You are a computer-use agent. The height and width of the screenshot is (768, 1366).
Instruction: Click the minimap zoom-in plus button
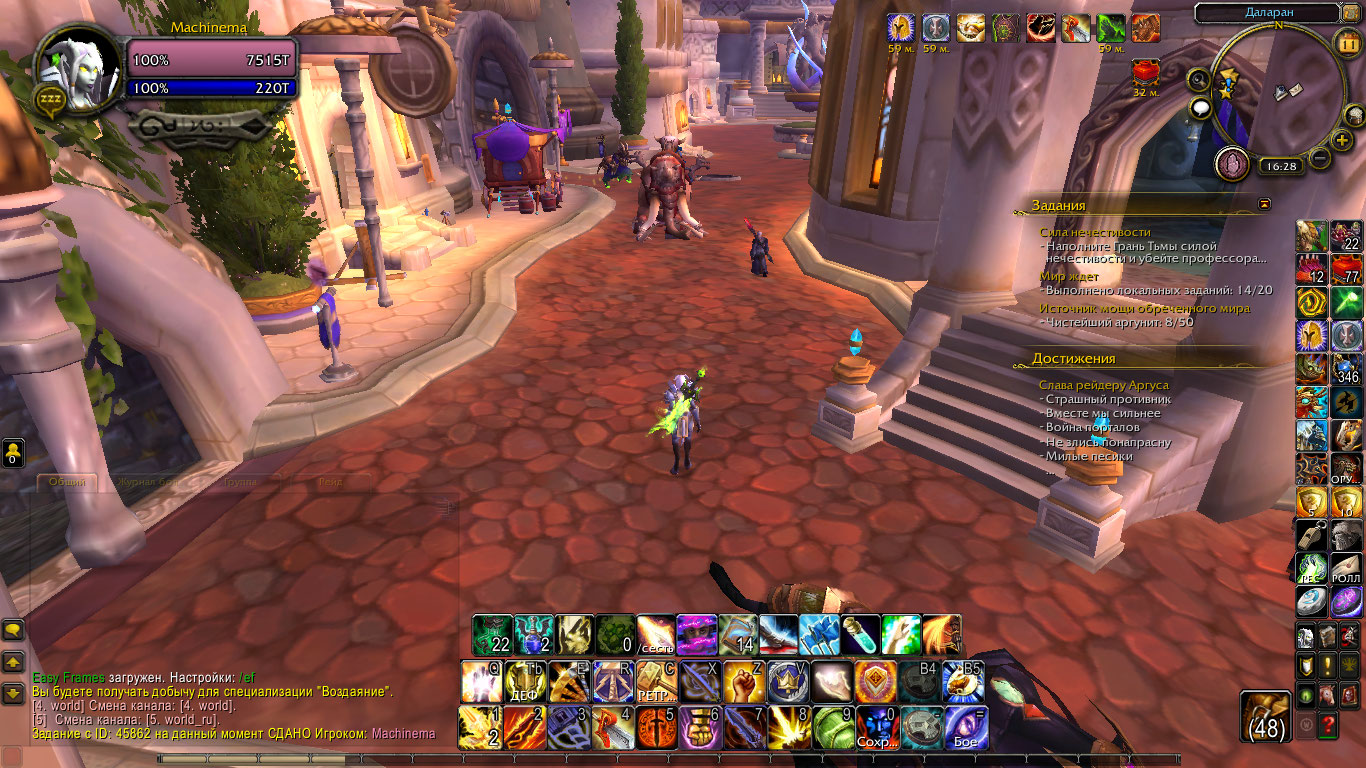click(x=1342, y=140)
